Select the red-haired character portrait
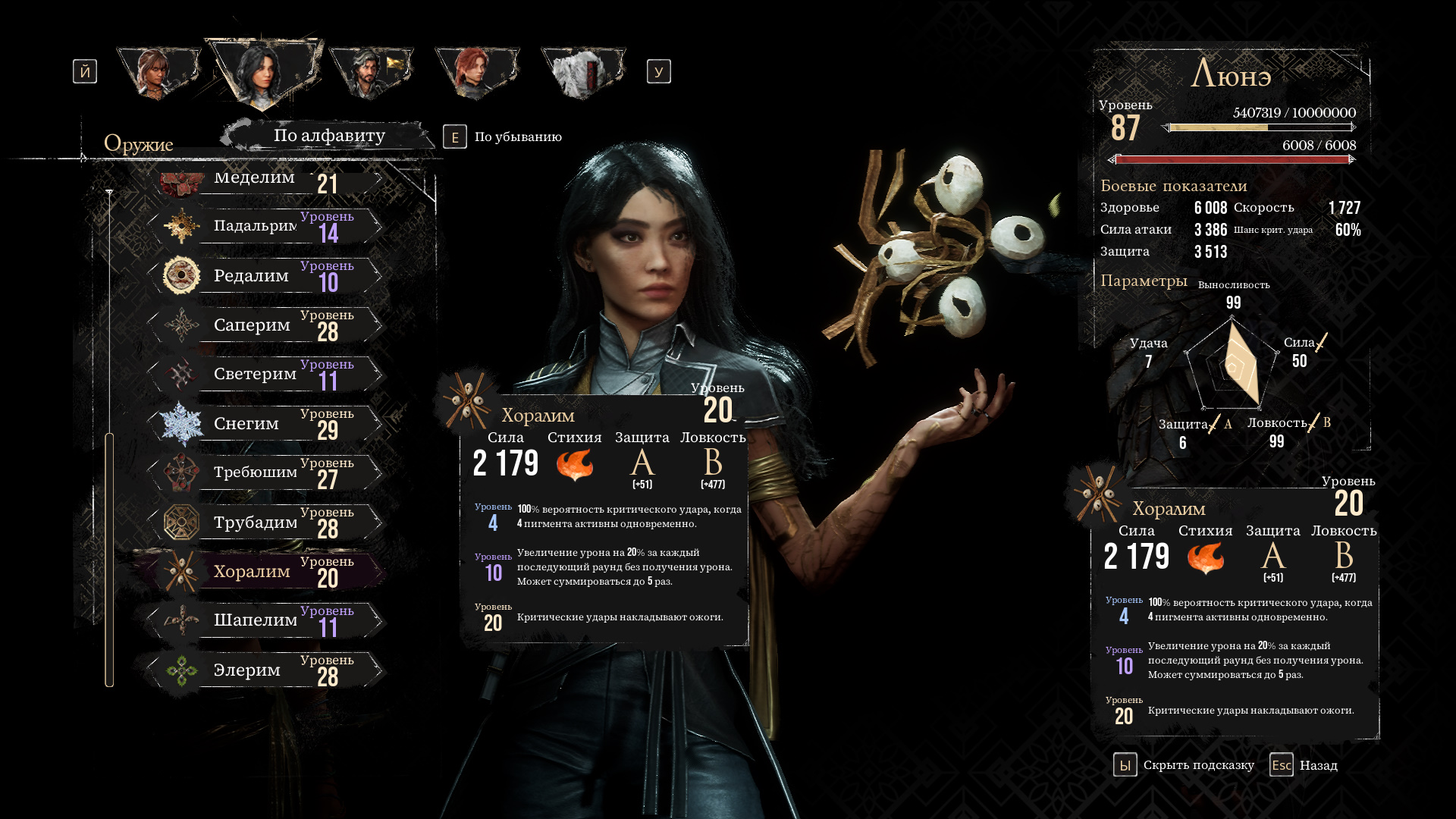This screenshot has height=819, width=1456. pos(475,73)
